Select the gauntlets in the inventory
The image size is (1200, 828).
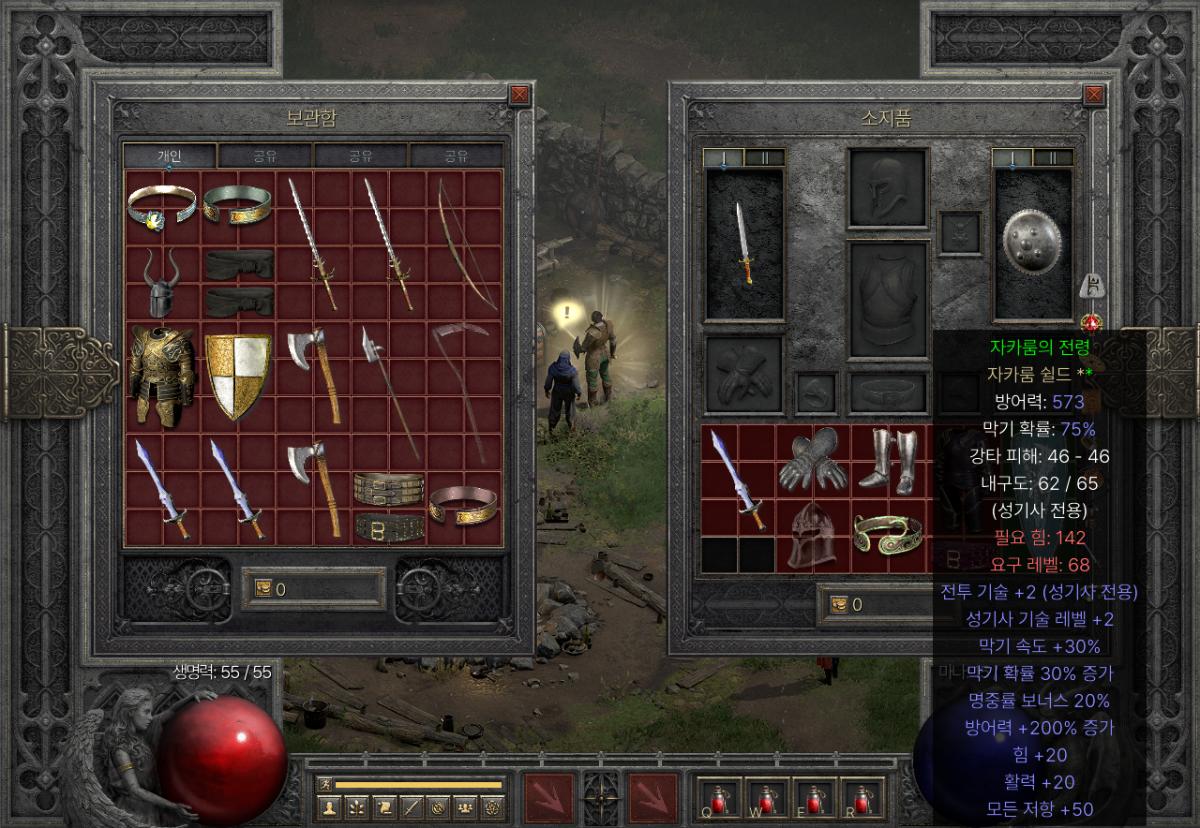pos(814,460)
